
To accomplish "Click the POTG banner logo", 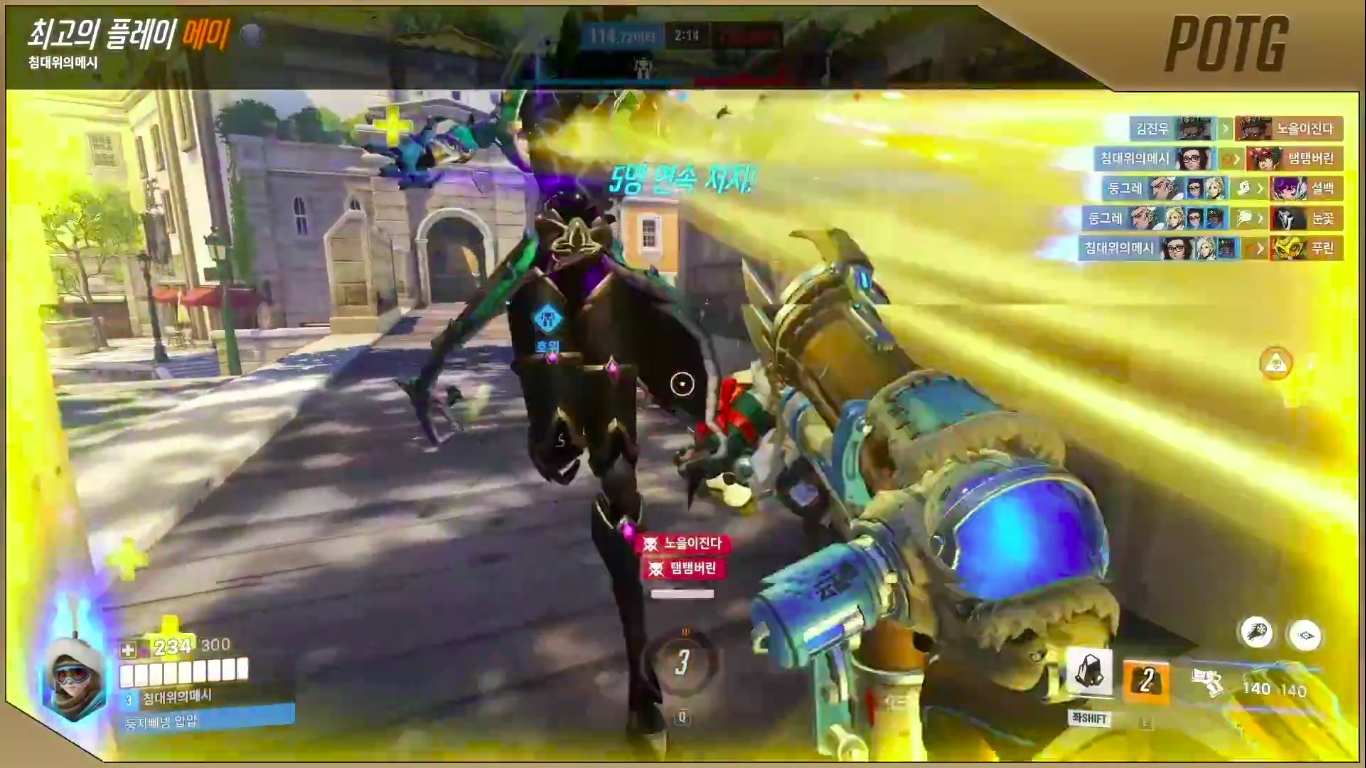I will [x=1226, y=44].
